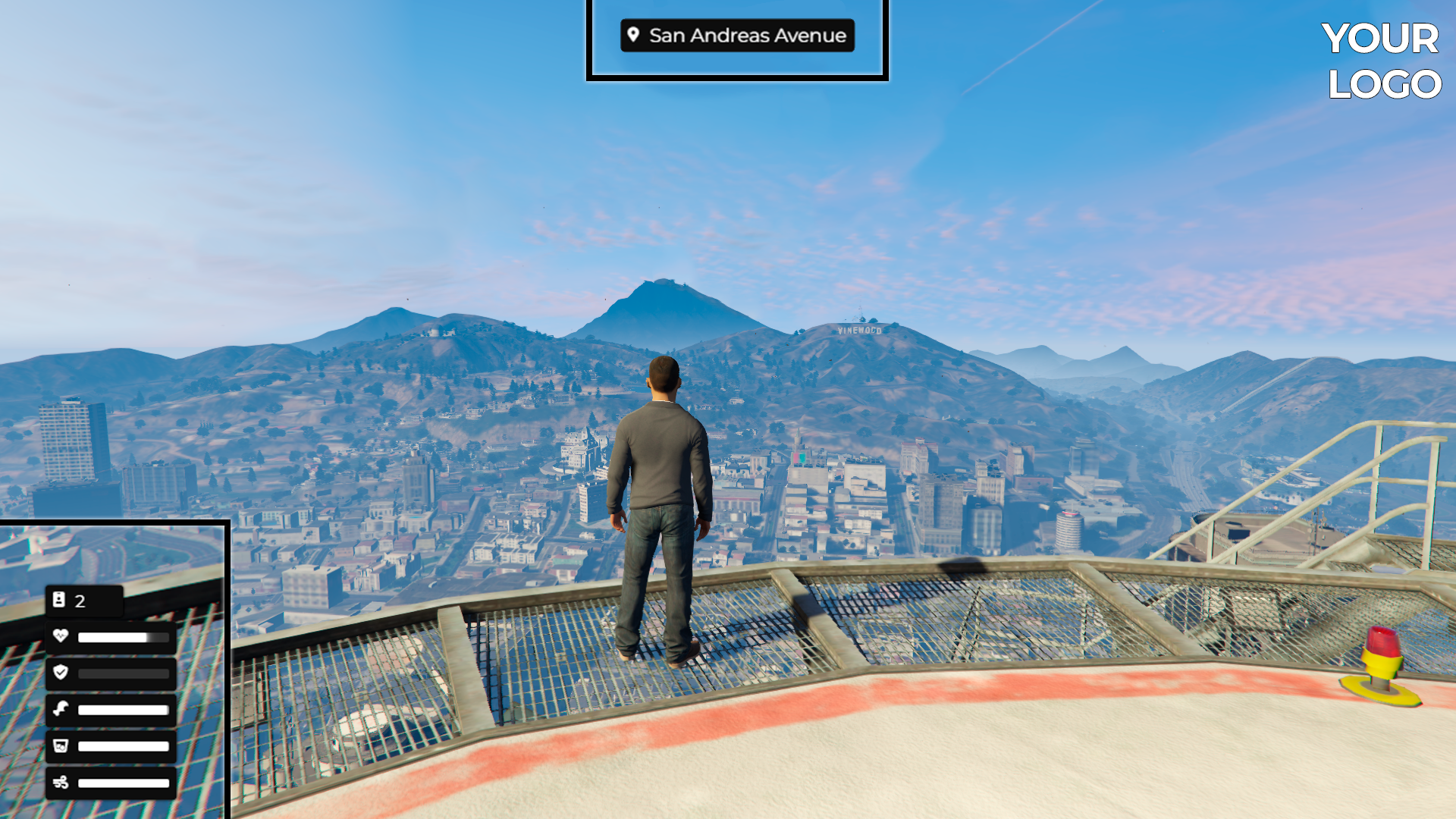The width and height of the screenshot is (1456, 819).
Task: Select the YOUR LOGO placeholder
Action: tap(1382, 61)
